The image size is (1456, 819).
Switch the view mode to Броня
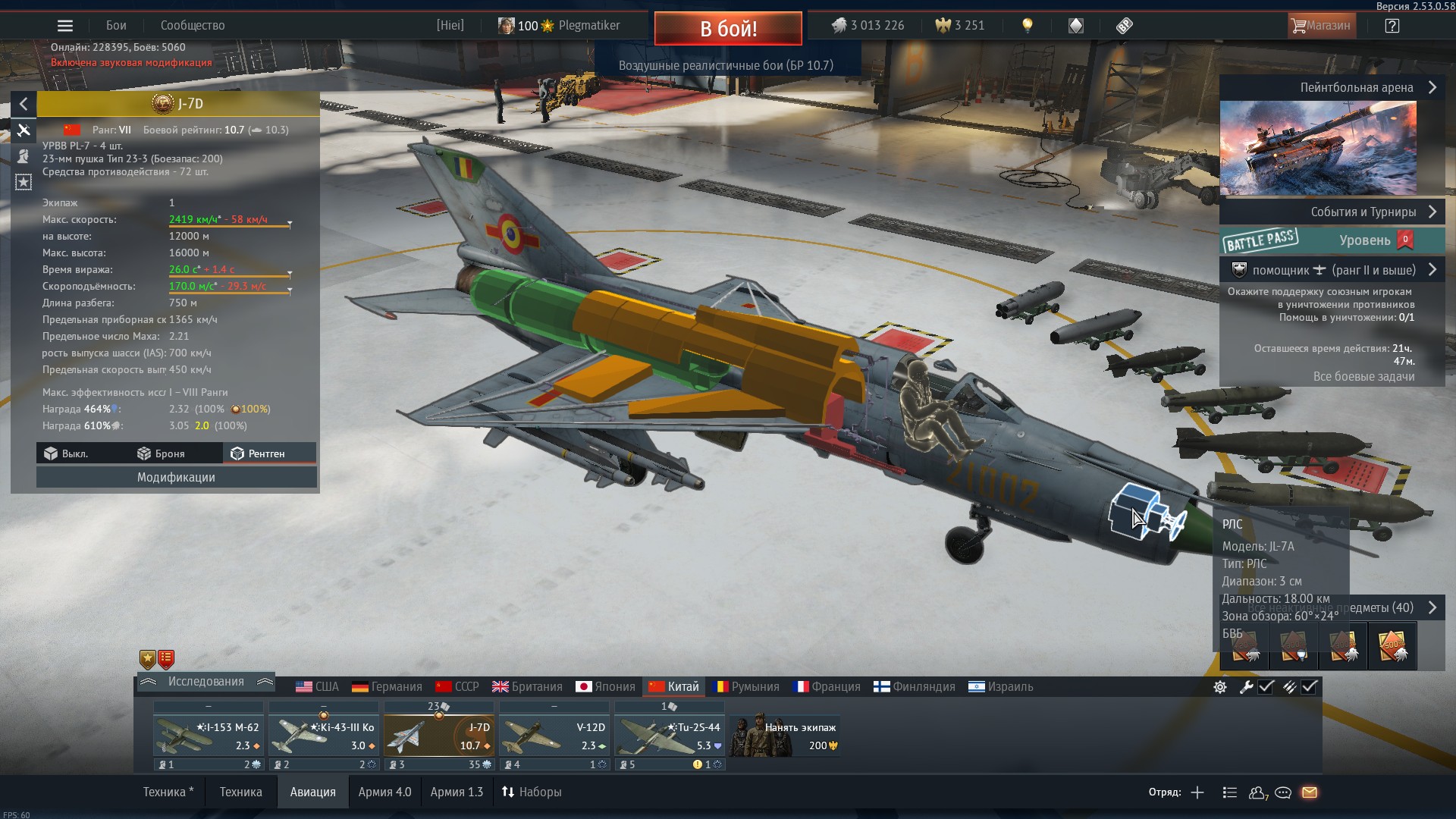pos(161,453)
